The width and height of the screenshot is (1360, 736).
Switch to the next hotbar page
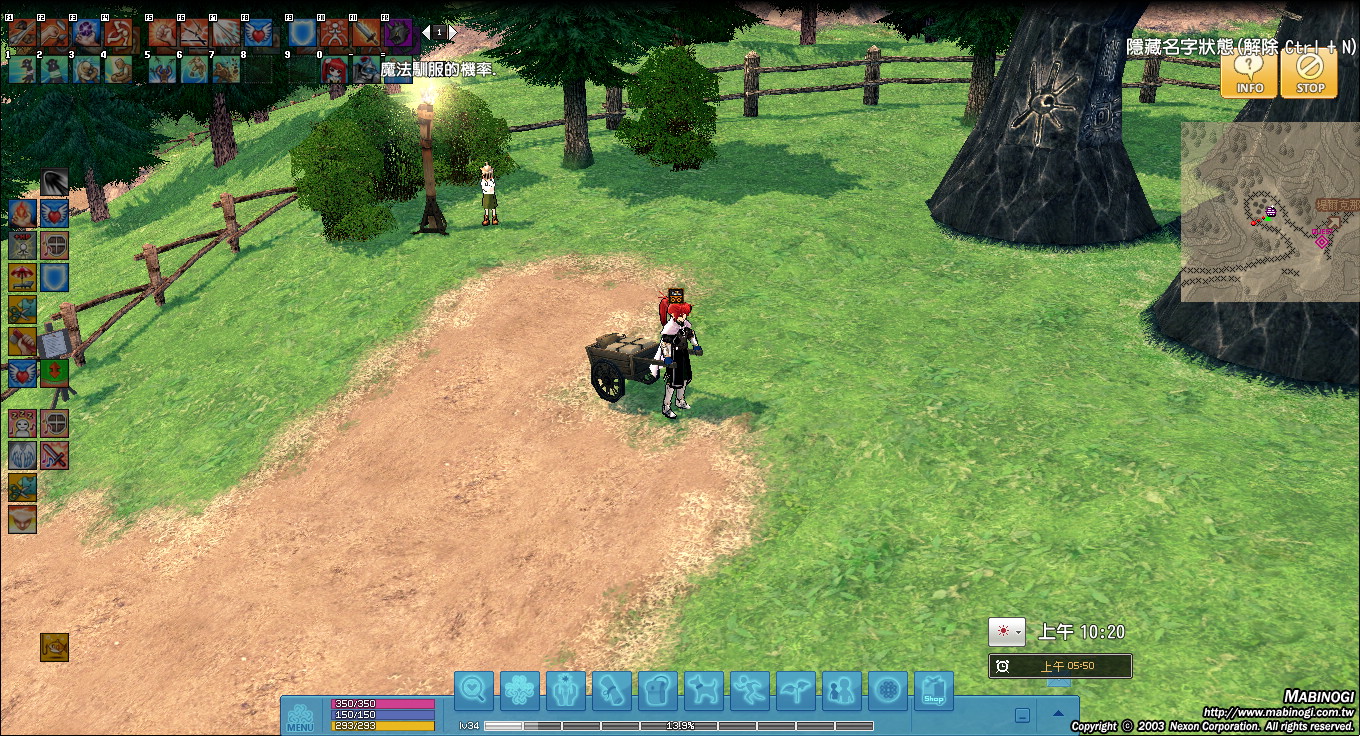(x=452, y=33)
